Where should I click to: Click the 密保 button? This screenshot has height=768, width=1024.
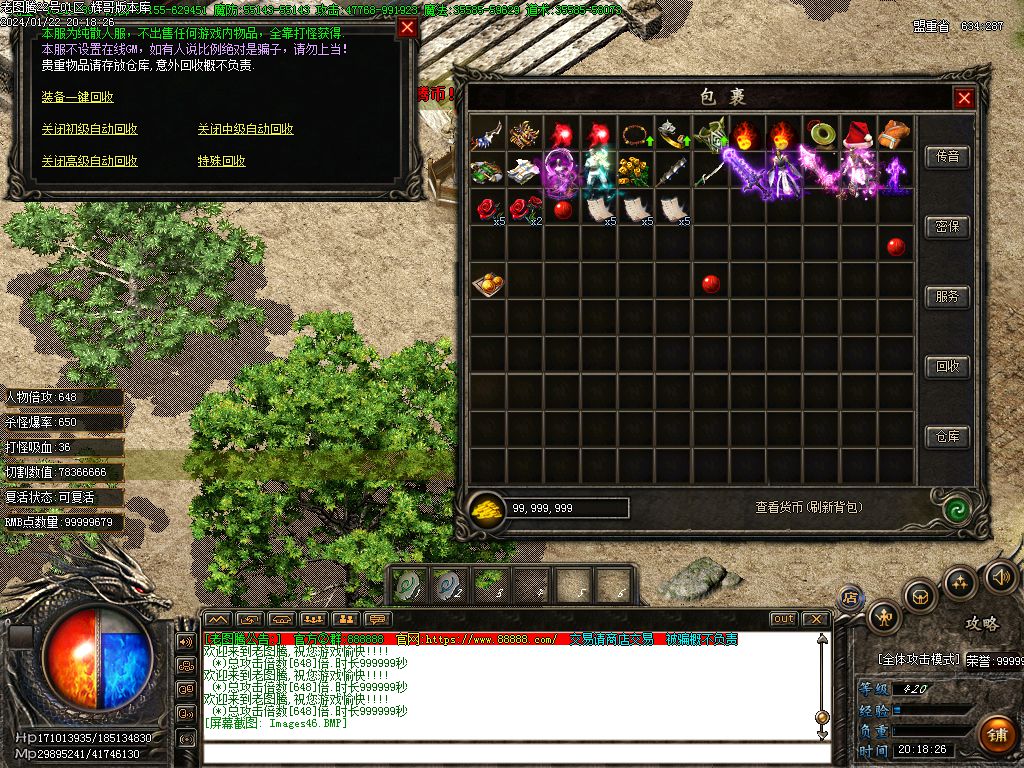(x=947, y=227)
